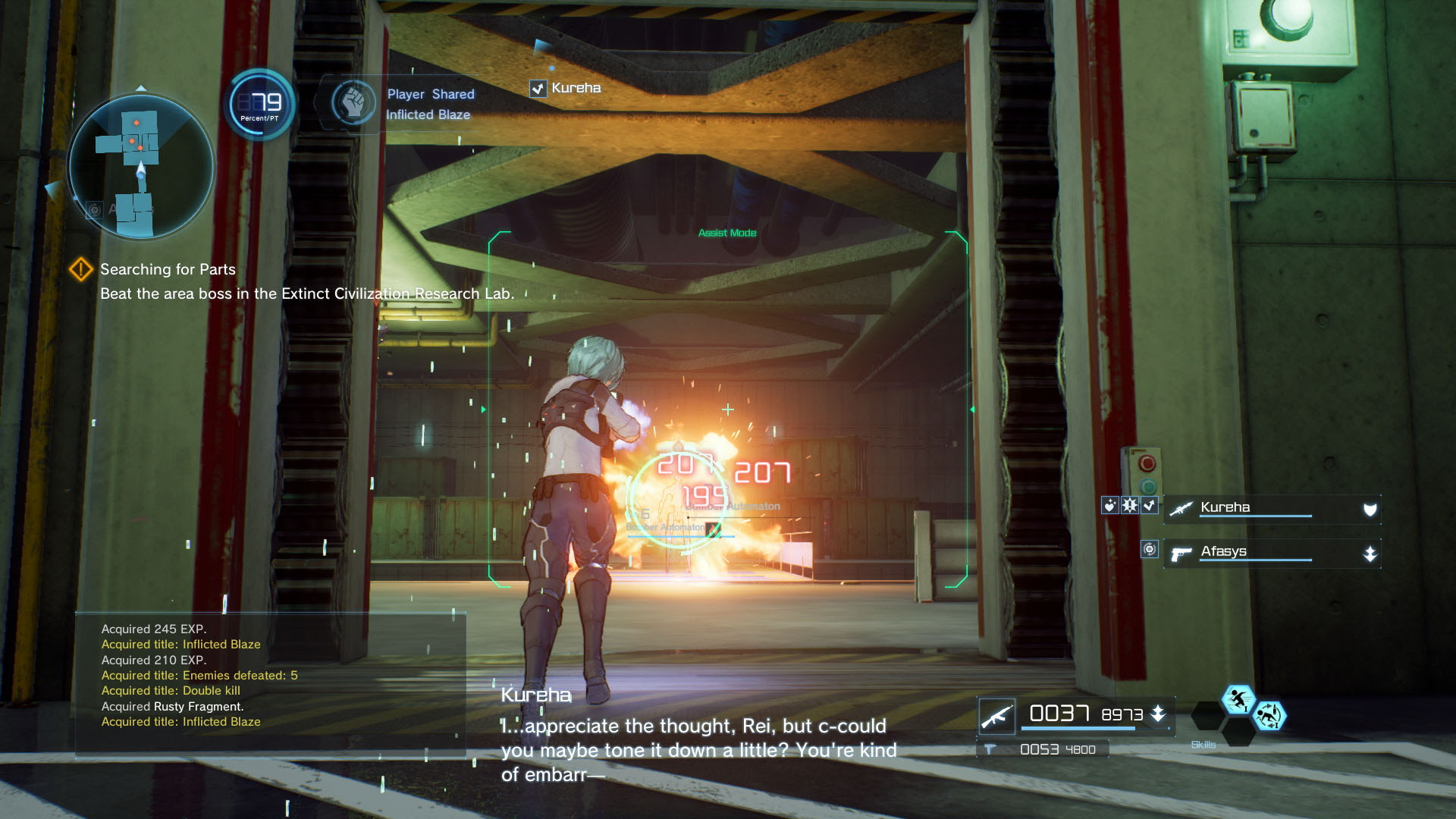The width and height of the screenshot is (1456, 819).
Task: Click the quest alert diamond icon
Action: pos(82,268)
